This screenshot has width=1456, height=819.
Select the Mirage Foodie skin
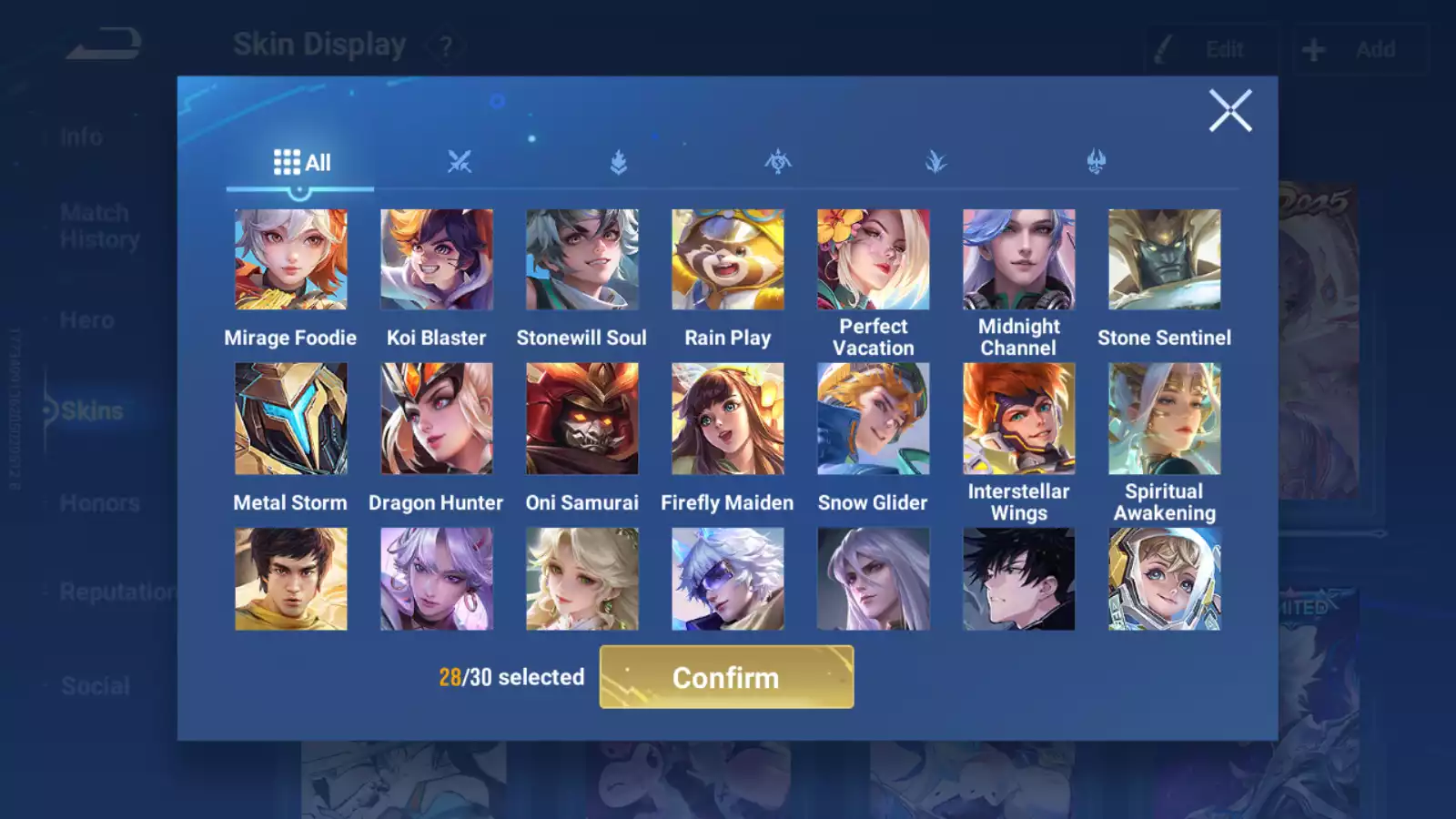coord(291,259)
